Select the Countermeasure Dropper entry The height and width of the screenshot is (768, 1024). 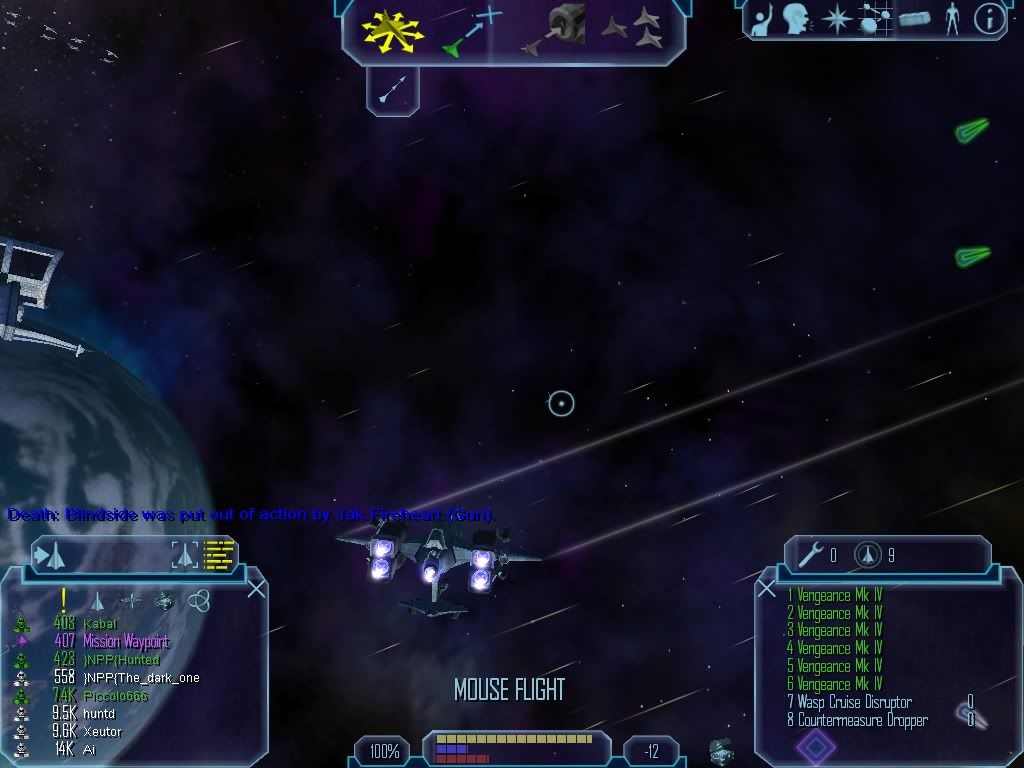pos(862,720)
